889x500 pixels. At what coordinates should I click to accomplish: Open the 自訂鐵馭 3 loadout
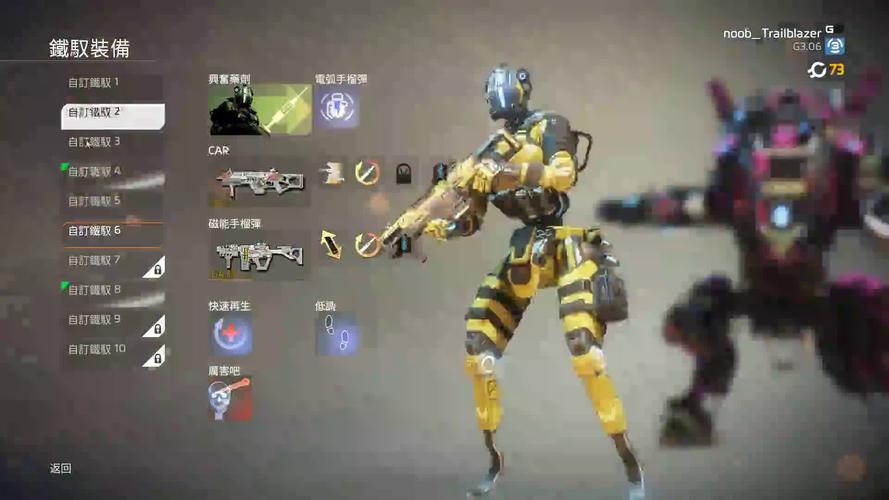pyautogui.click(x=112, y=142)
